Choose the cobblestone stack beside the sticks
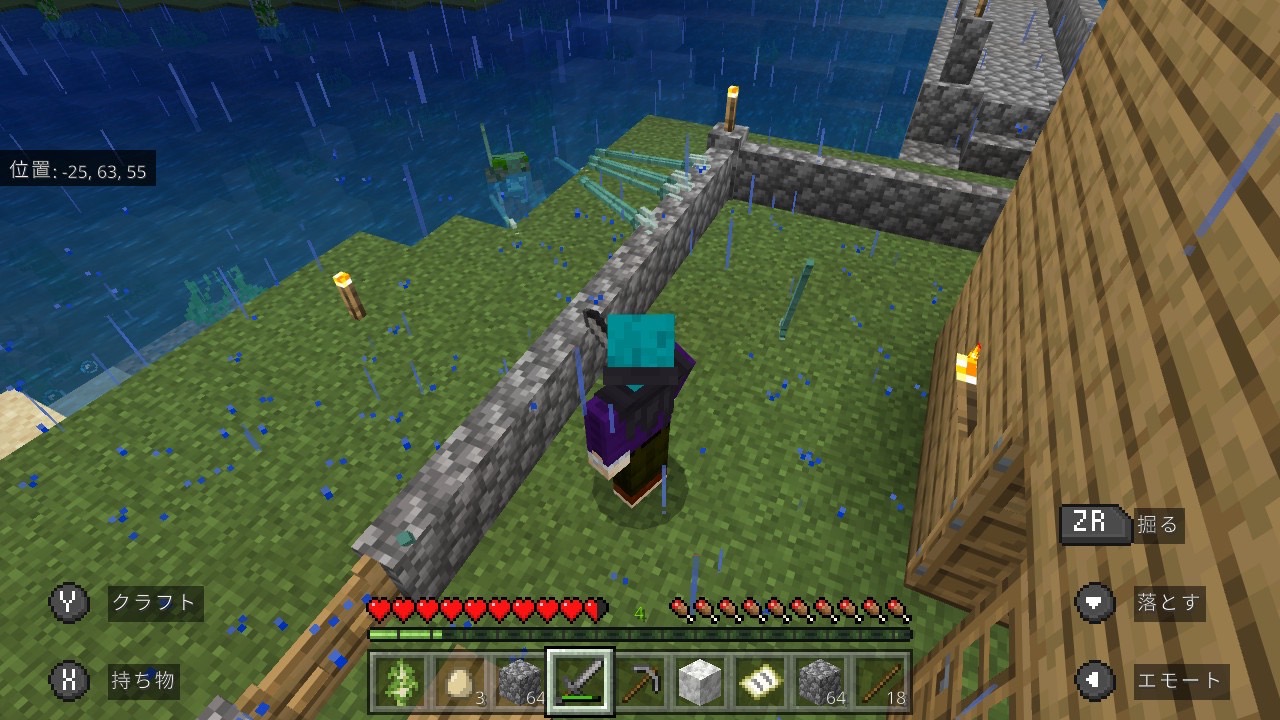This screenshot has width=1280, height=720. [820, 682]
